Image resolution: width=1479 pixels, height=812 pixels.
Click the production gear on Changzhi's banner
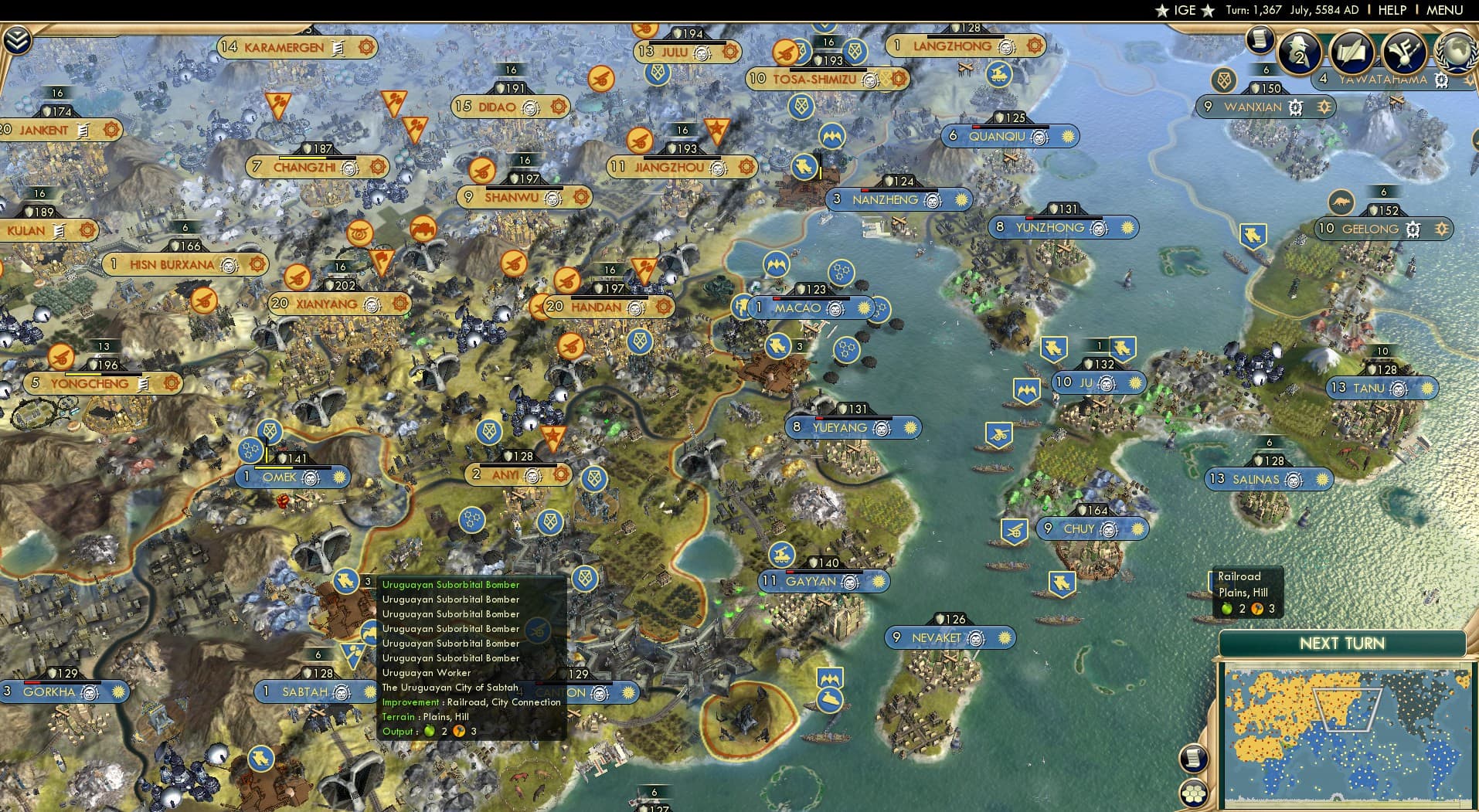pos(376,166)
